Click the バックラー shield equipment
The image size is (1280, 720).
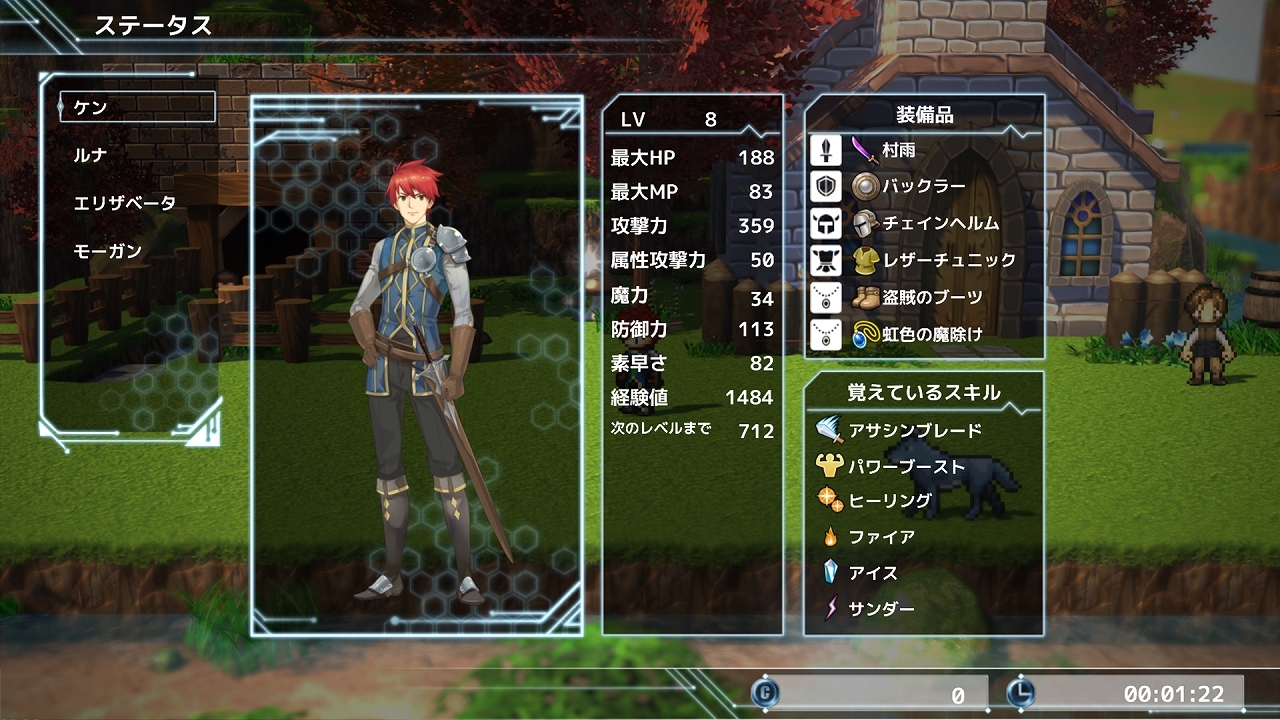923,187
